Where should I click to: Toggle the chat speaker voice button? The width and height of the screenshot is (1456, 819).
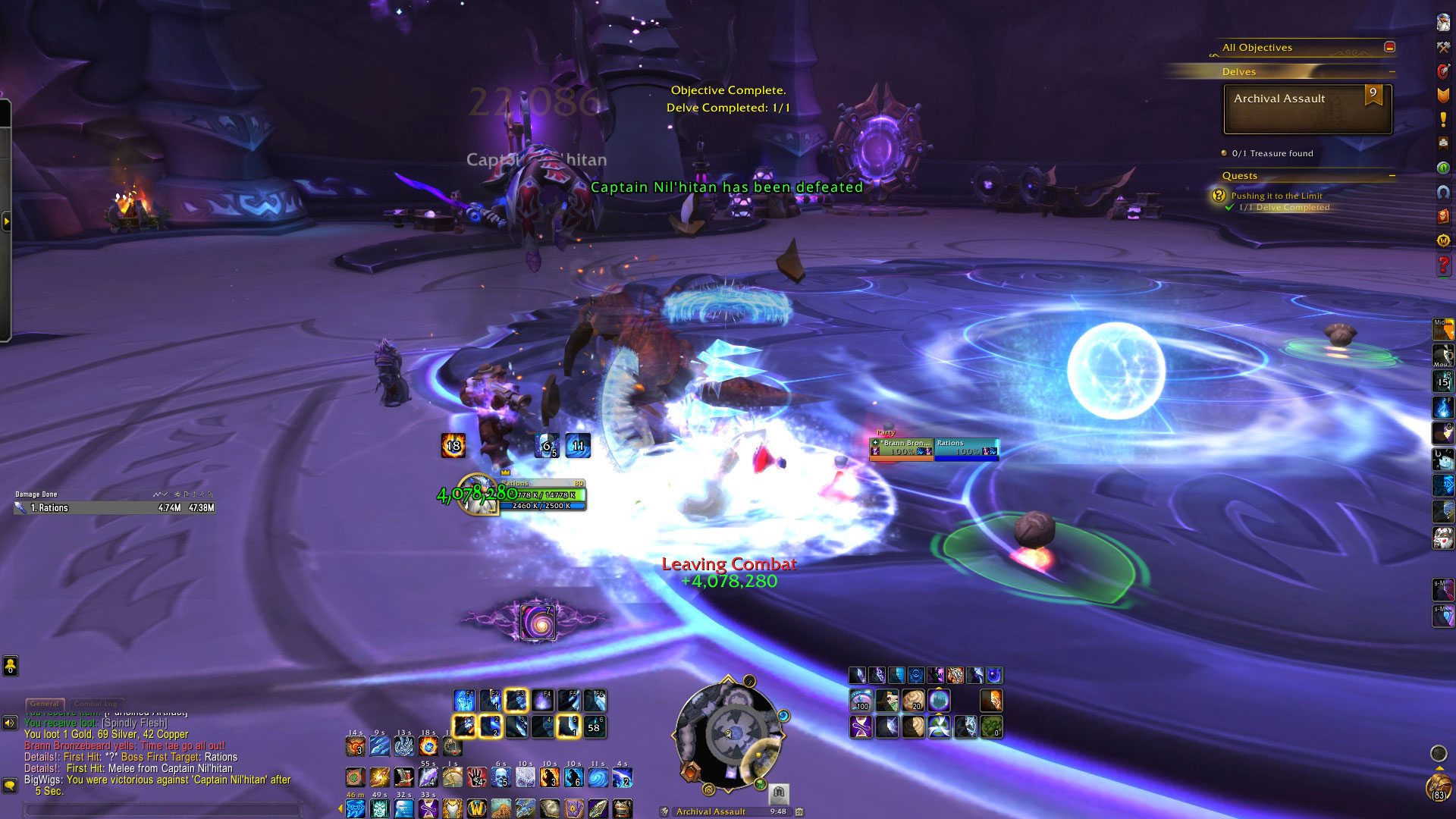[x=10, y=723]
